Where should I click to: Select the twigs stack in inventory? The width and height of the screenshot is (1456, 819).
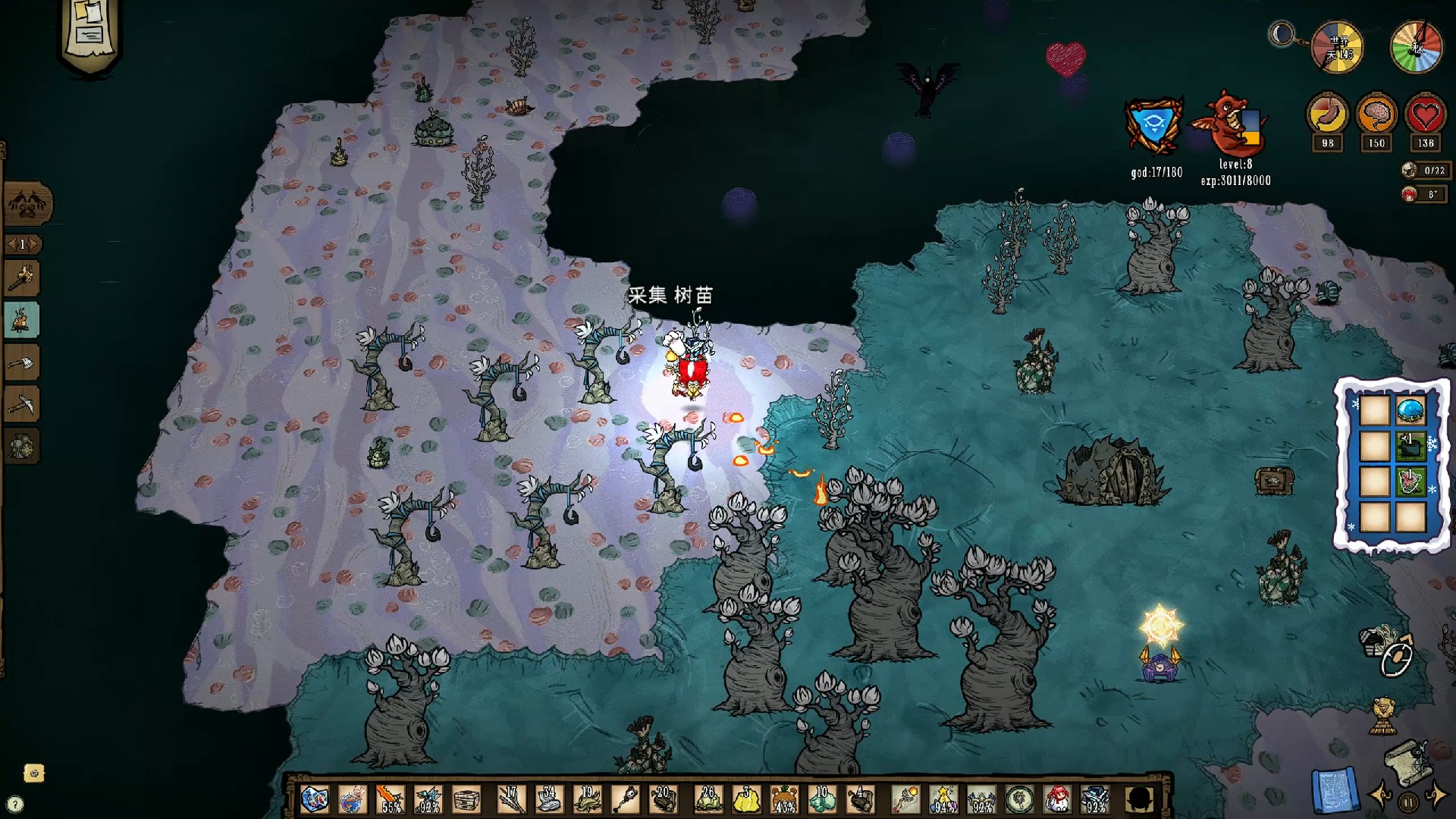[510, 800]
